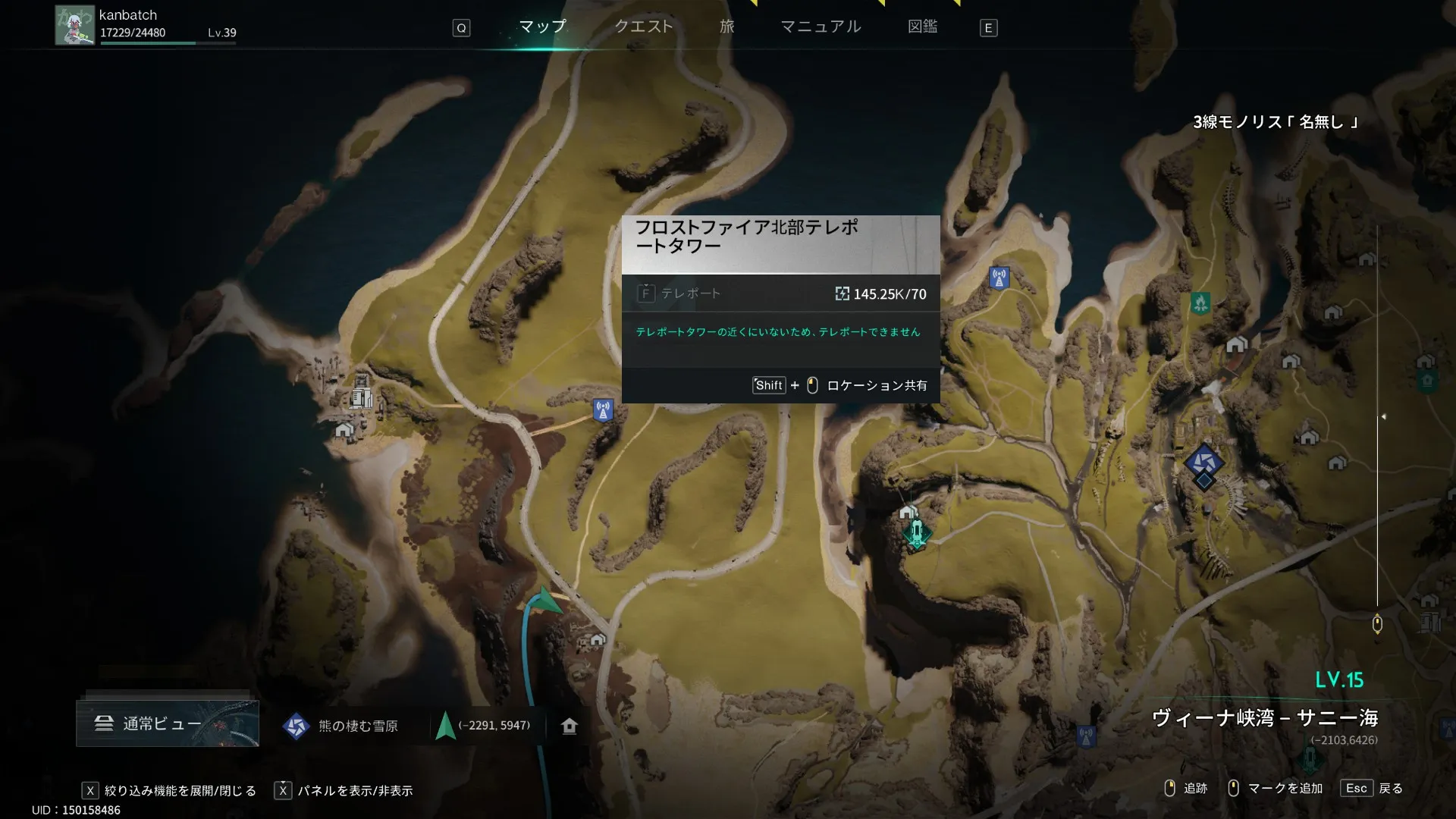
Task: Select the 熊の棲む雪原 location entry
Action: (x=341, y=726)
